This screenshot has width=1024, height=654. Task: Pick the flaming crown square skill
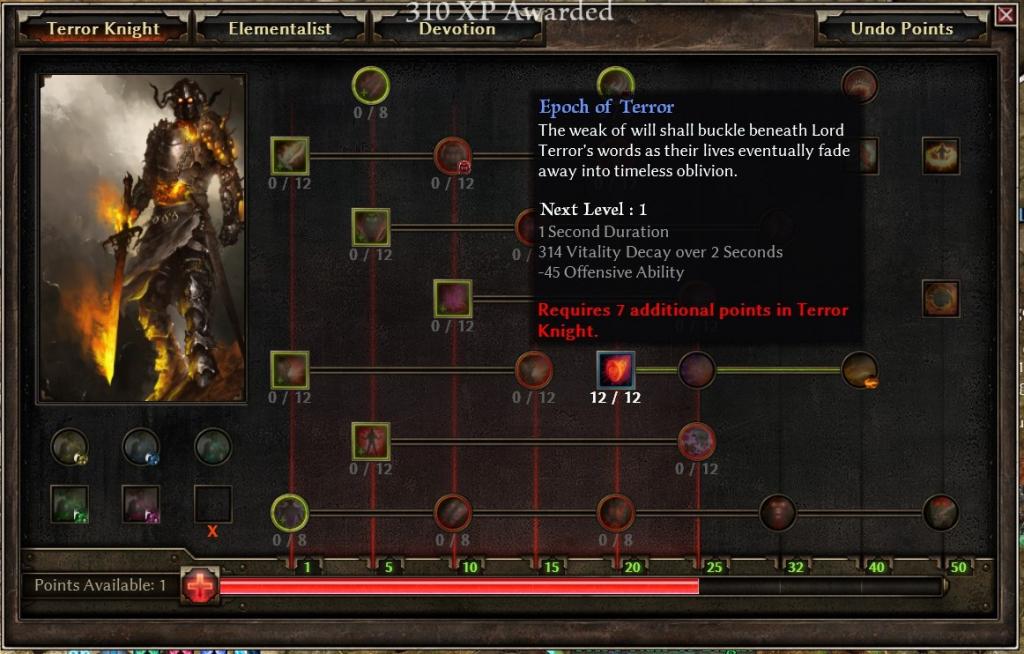[940, 156]
